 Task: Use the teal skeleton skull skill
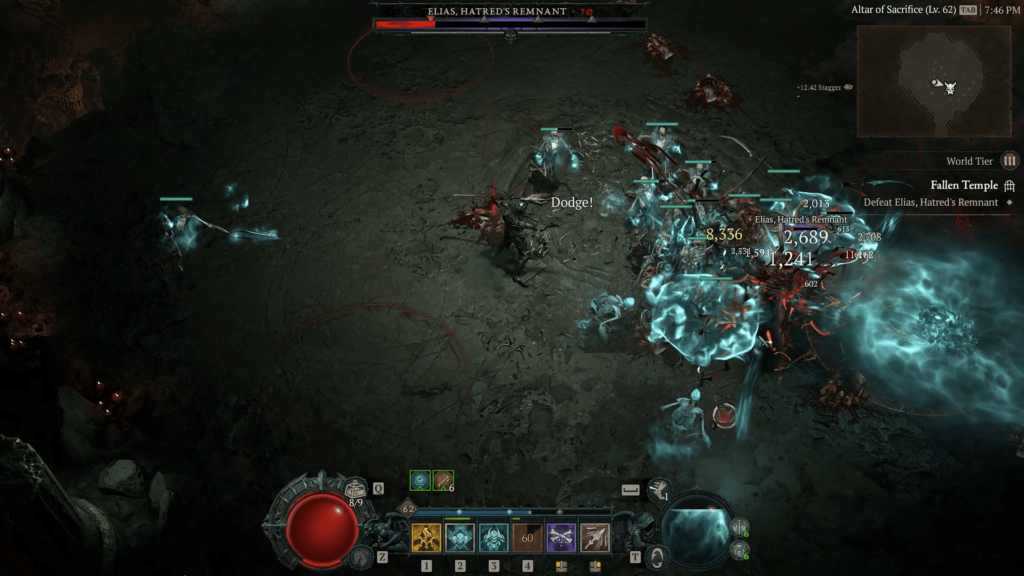pos(460,538)
